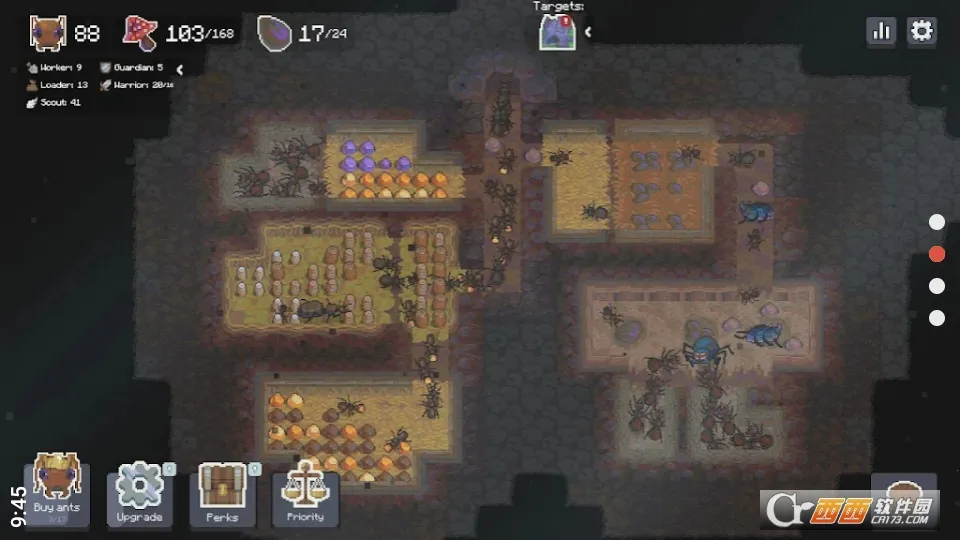The height and width of the screenshot is (540, 960).
Task: Open the settings gear
Action: (x=921, y=32)
